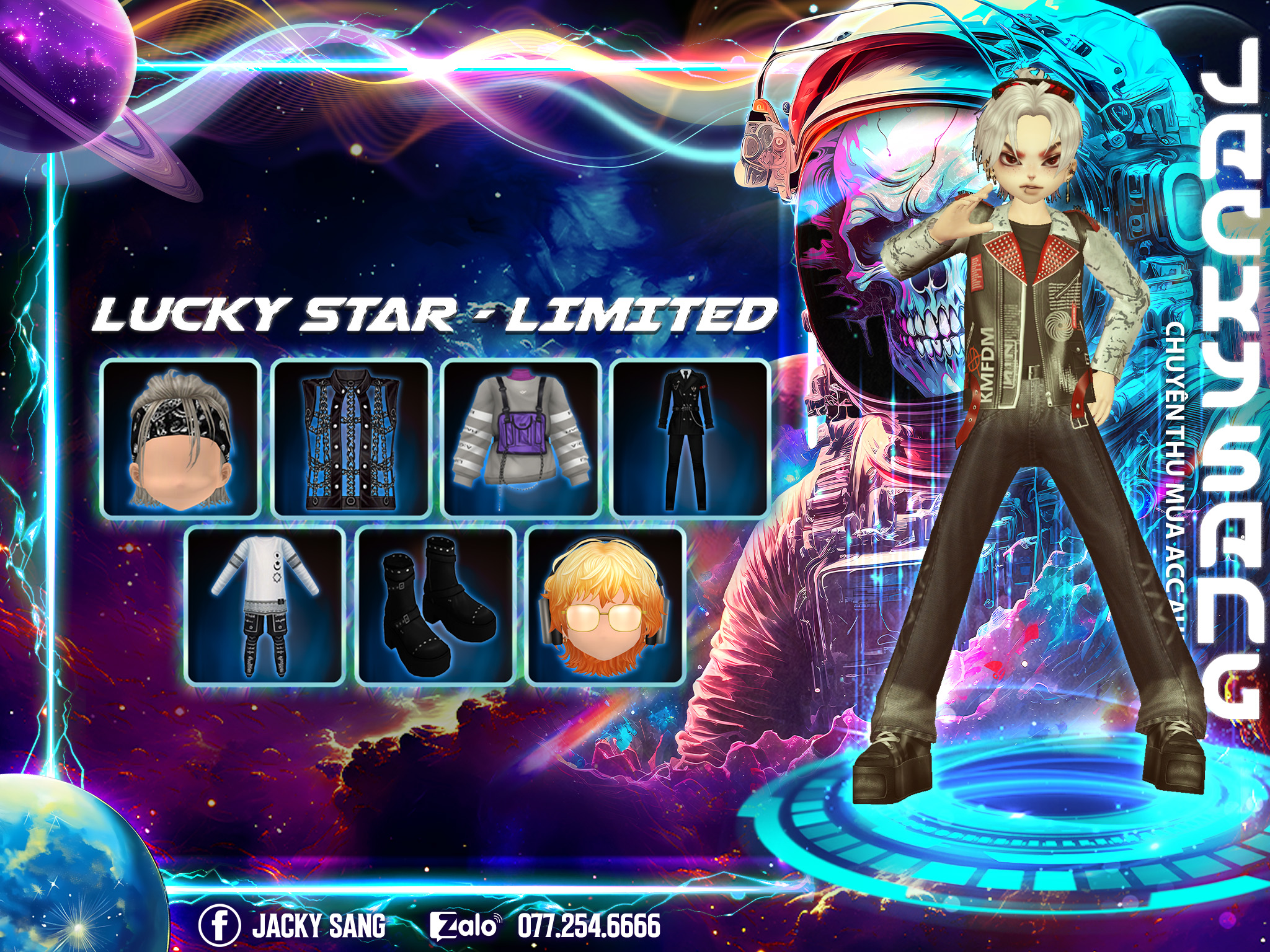
Task: Click the Zalo logo
Action: [464, 926]
